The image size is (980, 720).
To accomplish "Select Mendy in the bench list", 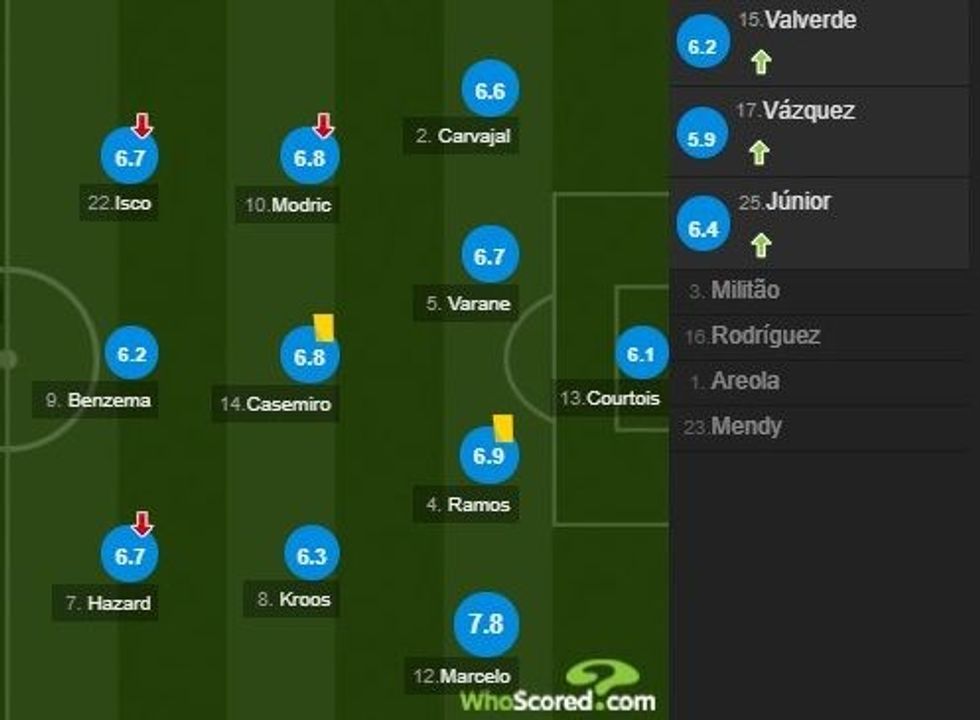I will click(746, 427).
